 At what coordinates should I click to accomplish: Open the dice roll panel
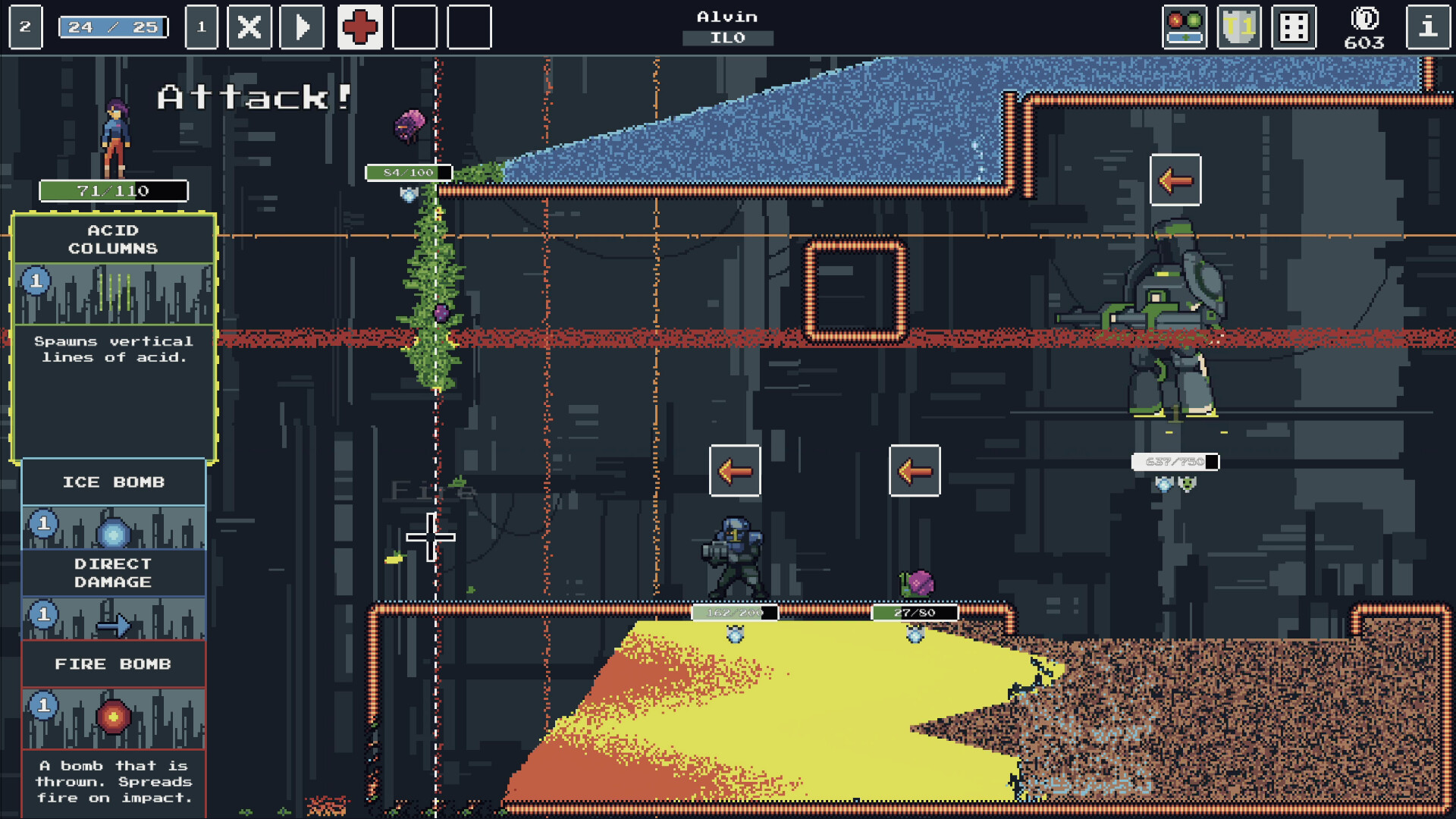(x=1293, y=27)
